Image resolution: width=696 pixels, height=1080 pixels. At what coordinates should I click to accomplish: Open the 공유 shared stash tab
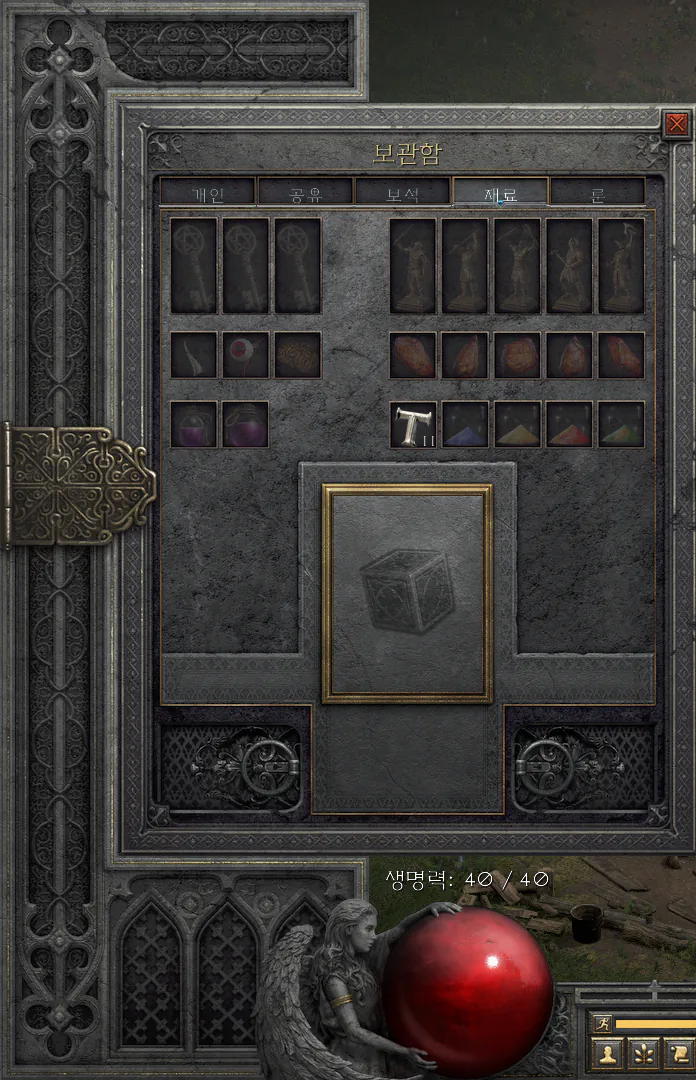(x=305, y=192)
